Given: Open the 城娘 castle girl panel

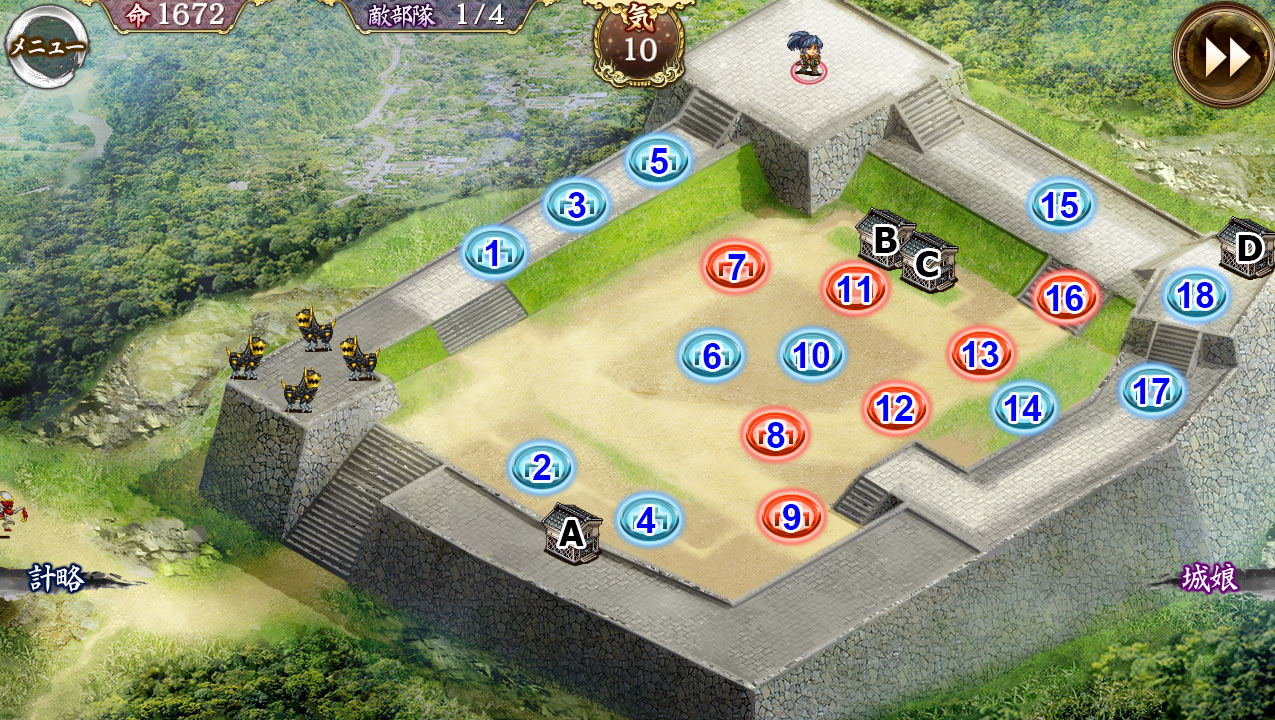Looking at the screenshot, I should [1210, 579].
